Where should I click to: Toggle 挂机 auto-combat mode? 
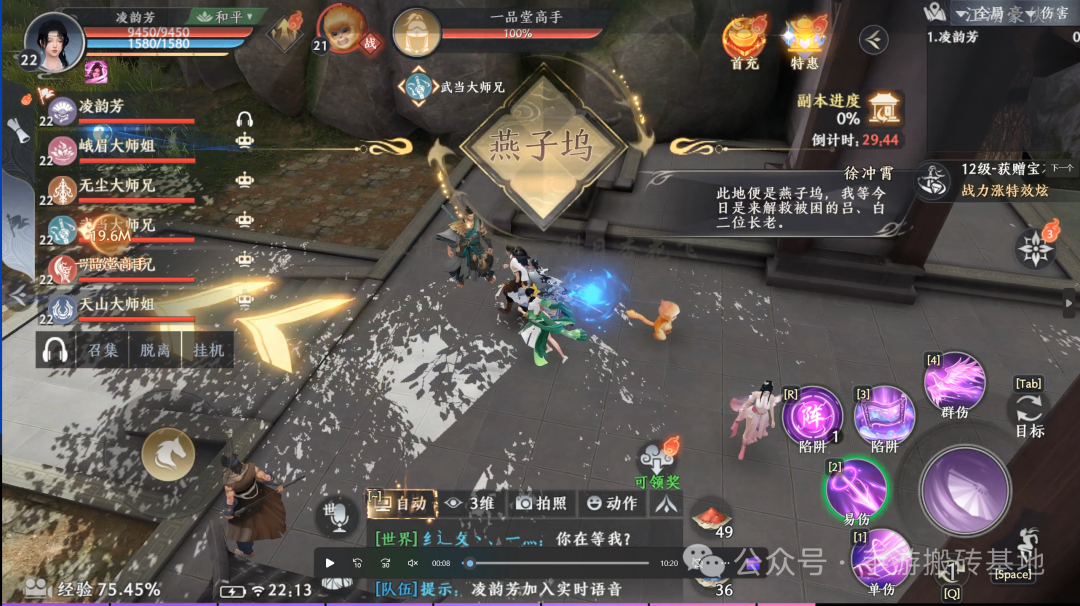coord(208,351)
